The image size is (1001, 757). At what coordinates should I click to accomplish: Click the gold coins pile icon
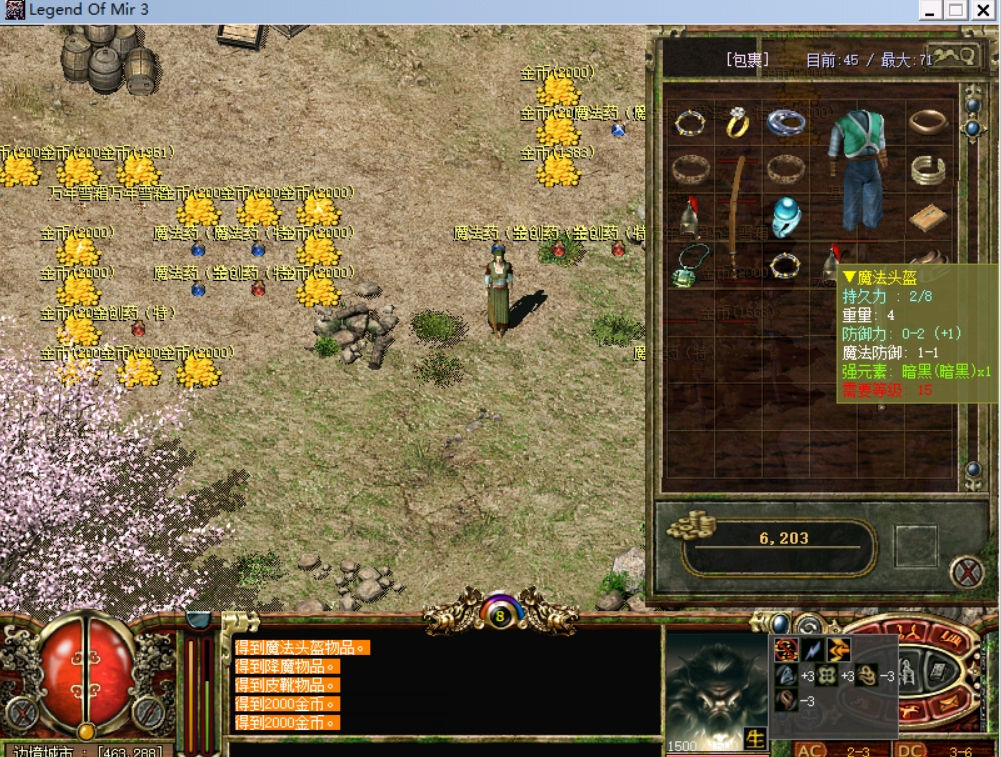point(692,525)
